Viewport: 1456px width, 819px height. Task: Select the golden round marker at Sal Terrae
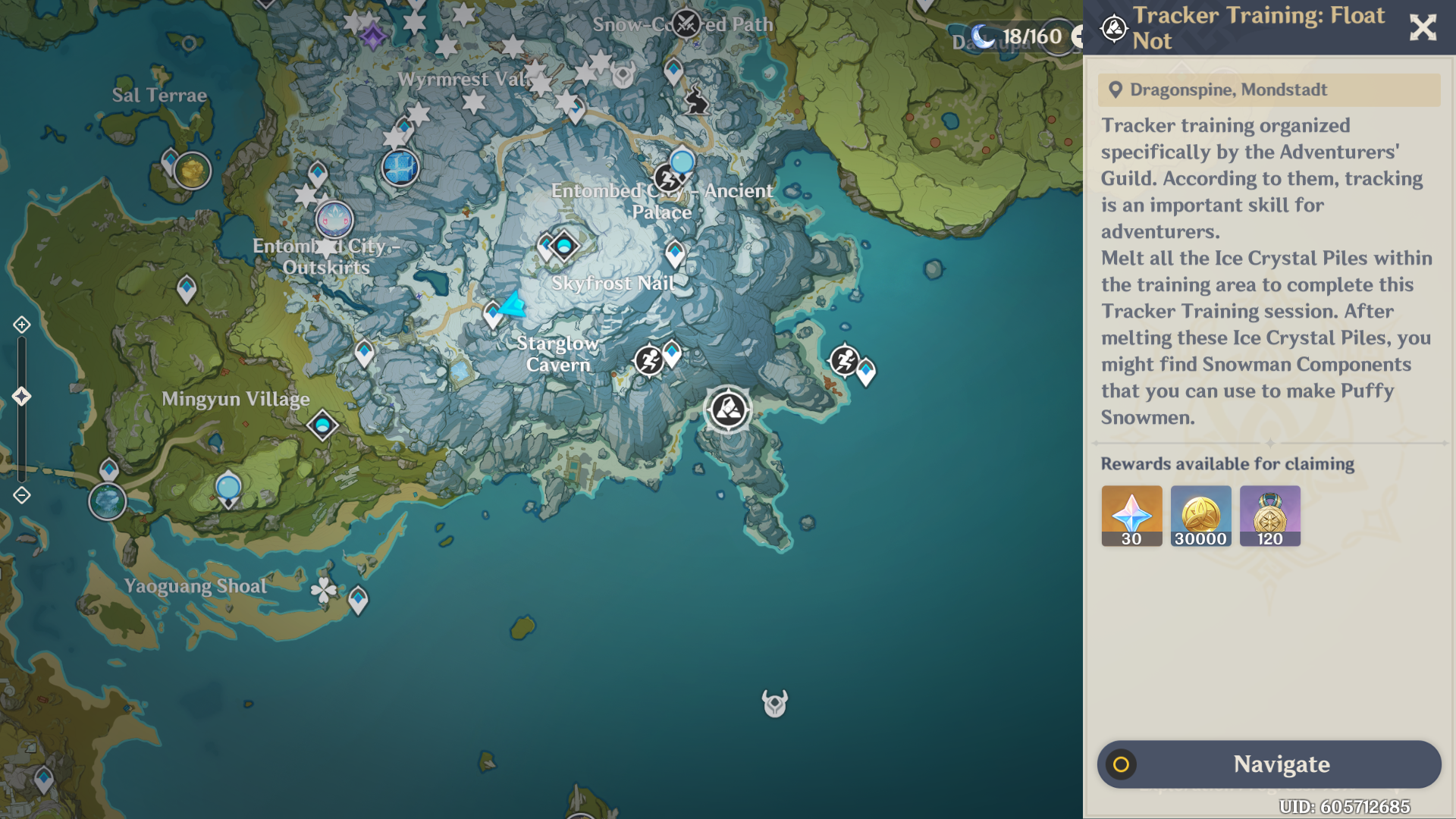point(193,171)
